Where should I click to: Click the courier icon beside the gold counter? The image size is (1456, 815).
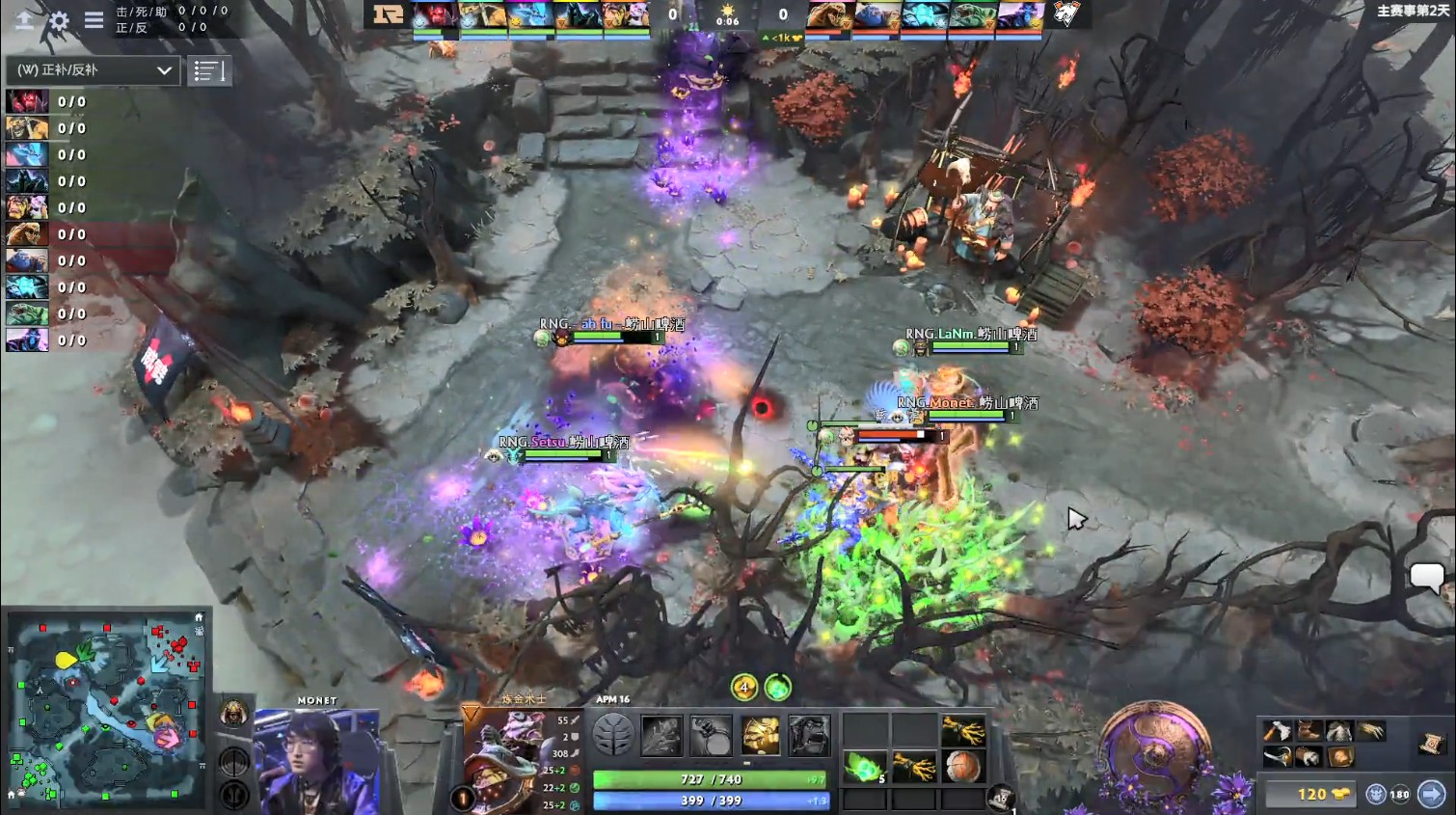pos(1376,793)
